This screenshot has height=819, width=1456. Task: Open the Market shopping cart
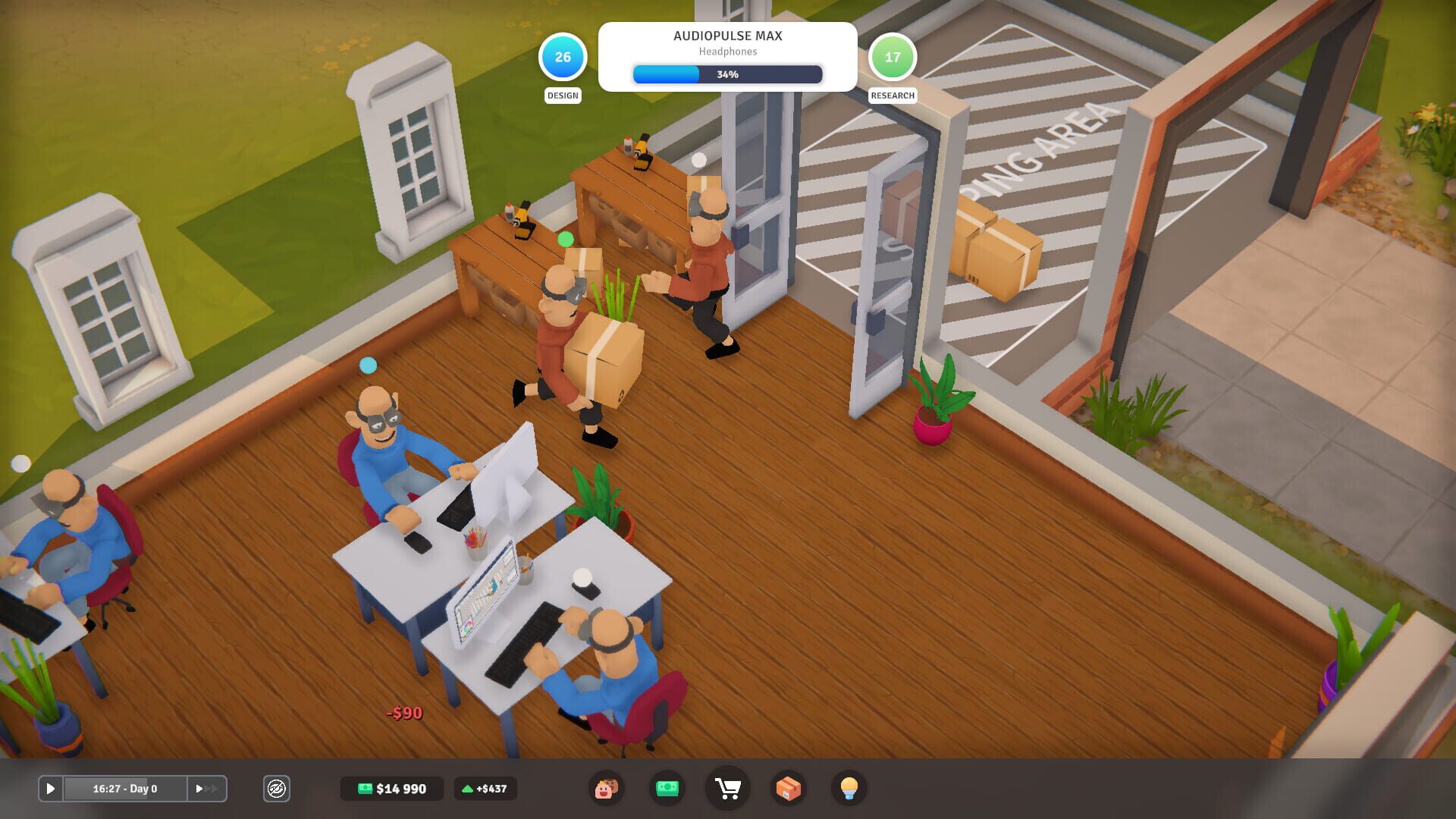[727, 789]
